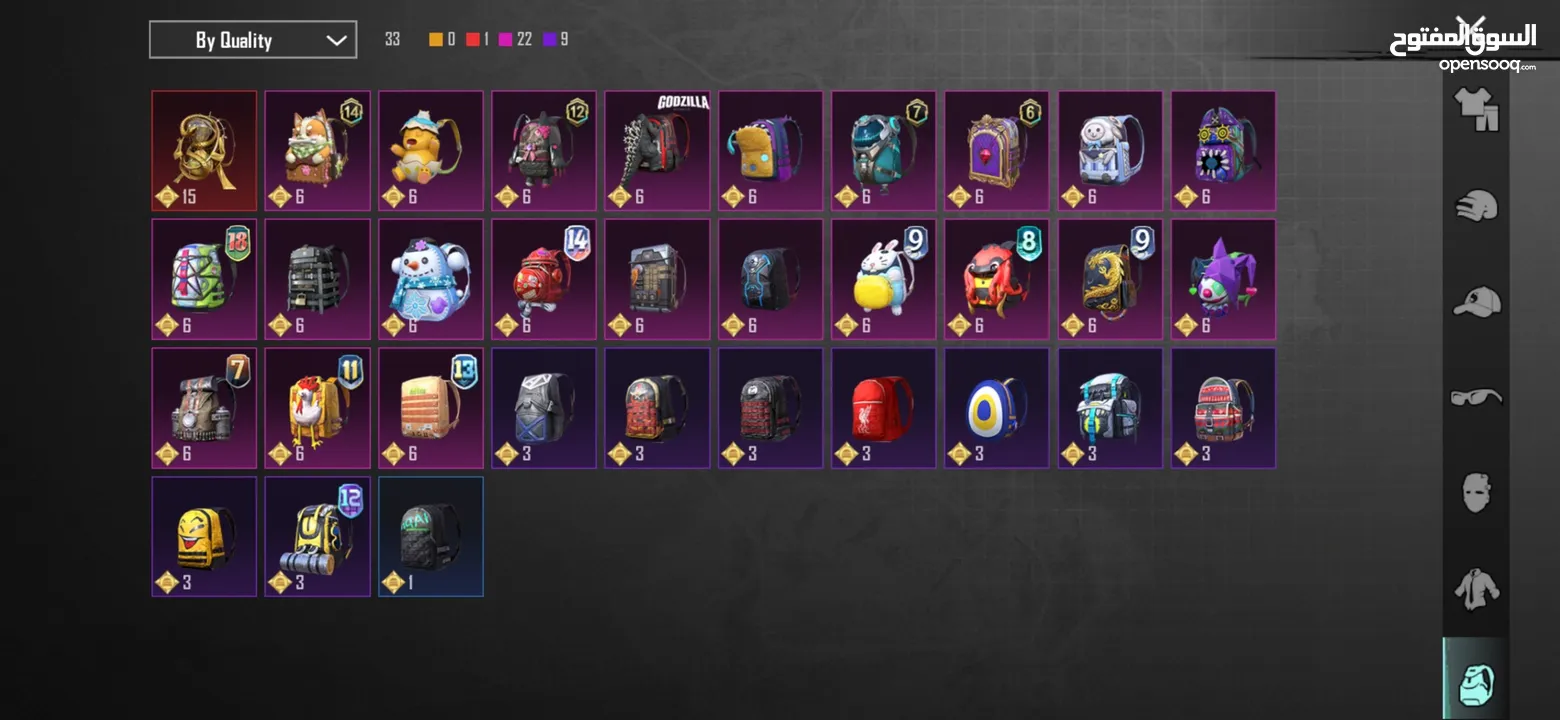Switch to the outfit clothing tab

1476,110
